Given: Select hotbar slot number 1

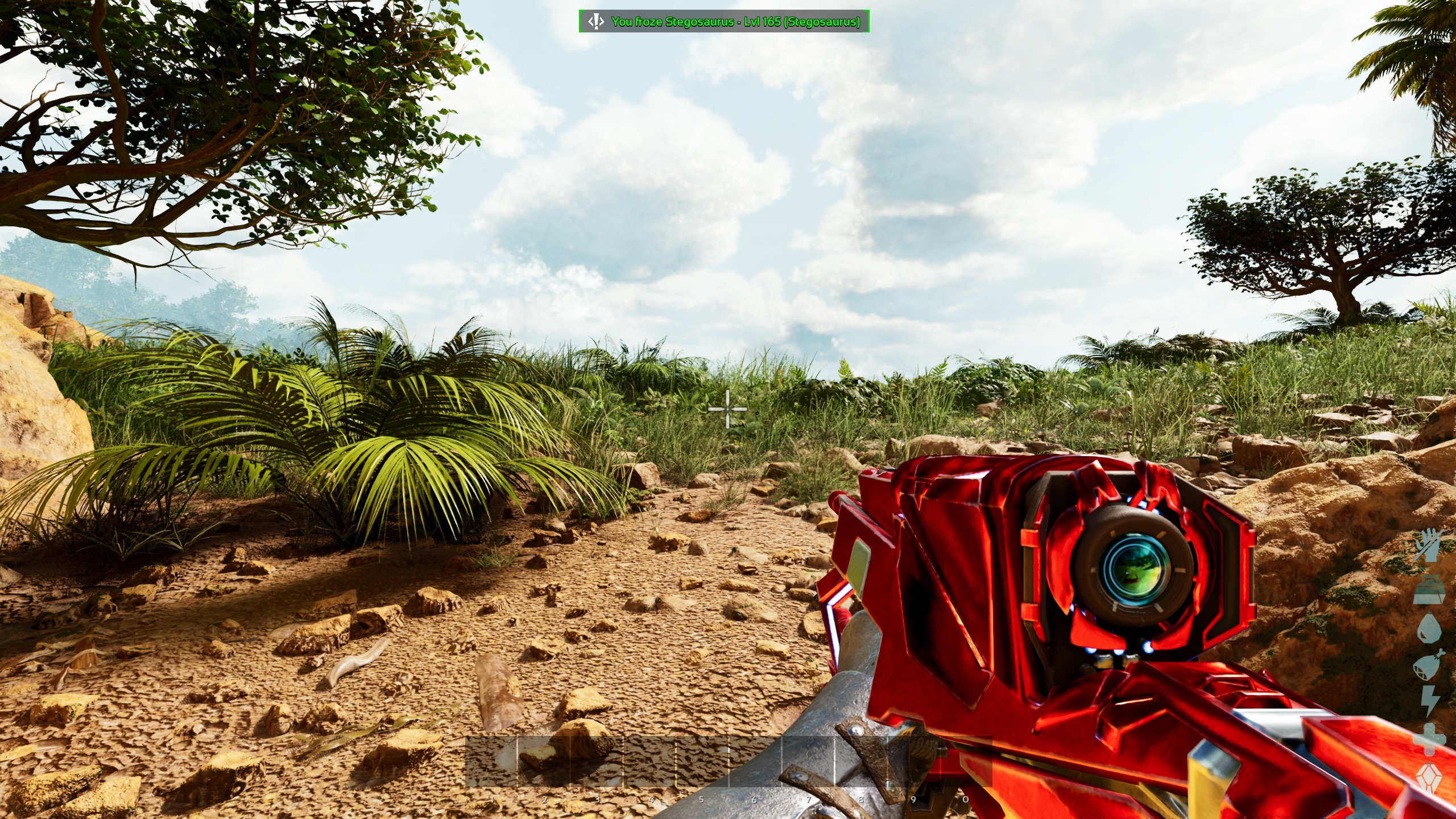Looking at the screenshot, I should click(491, 762).
